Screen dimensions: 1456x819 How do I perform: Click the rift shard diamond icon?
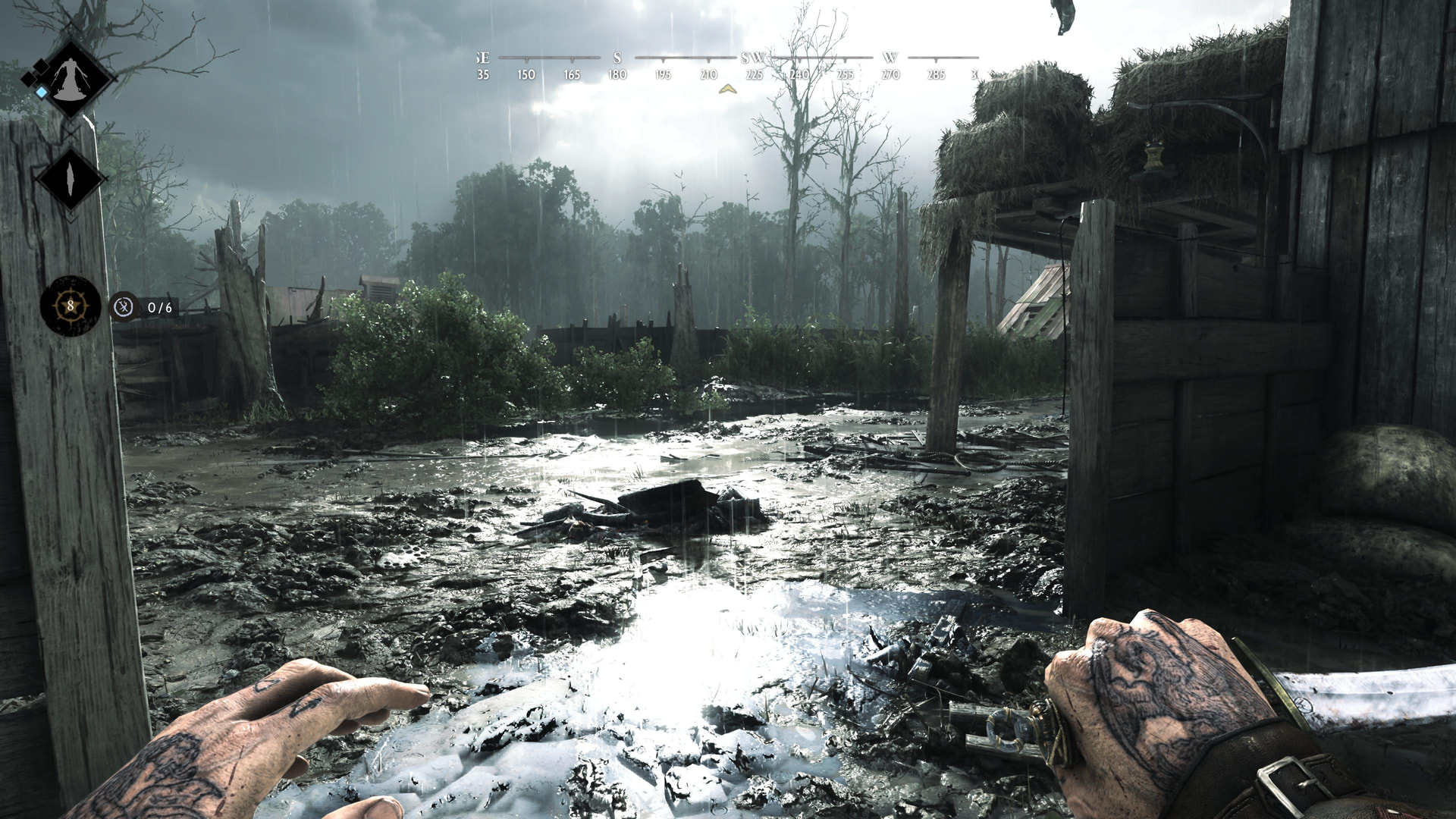pyautogui.click(x=71, y=179)
